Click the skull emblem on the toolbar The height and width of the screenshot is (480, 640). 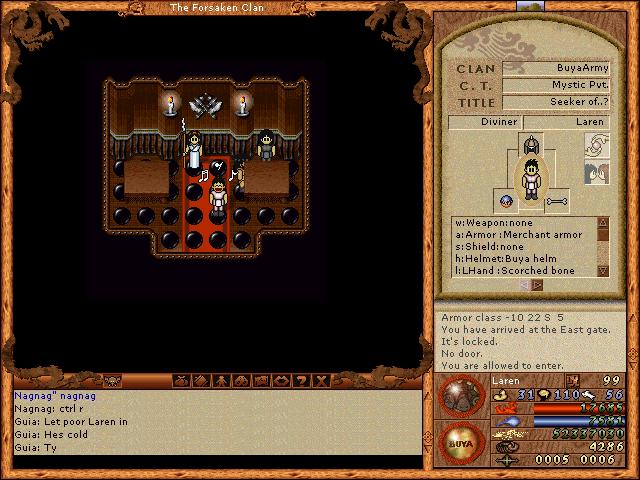point(109,381)
